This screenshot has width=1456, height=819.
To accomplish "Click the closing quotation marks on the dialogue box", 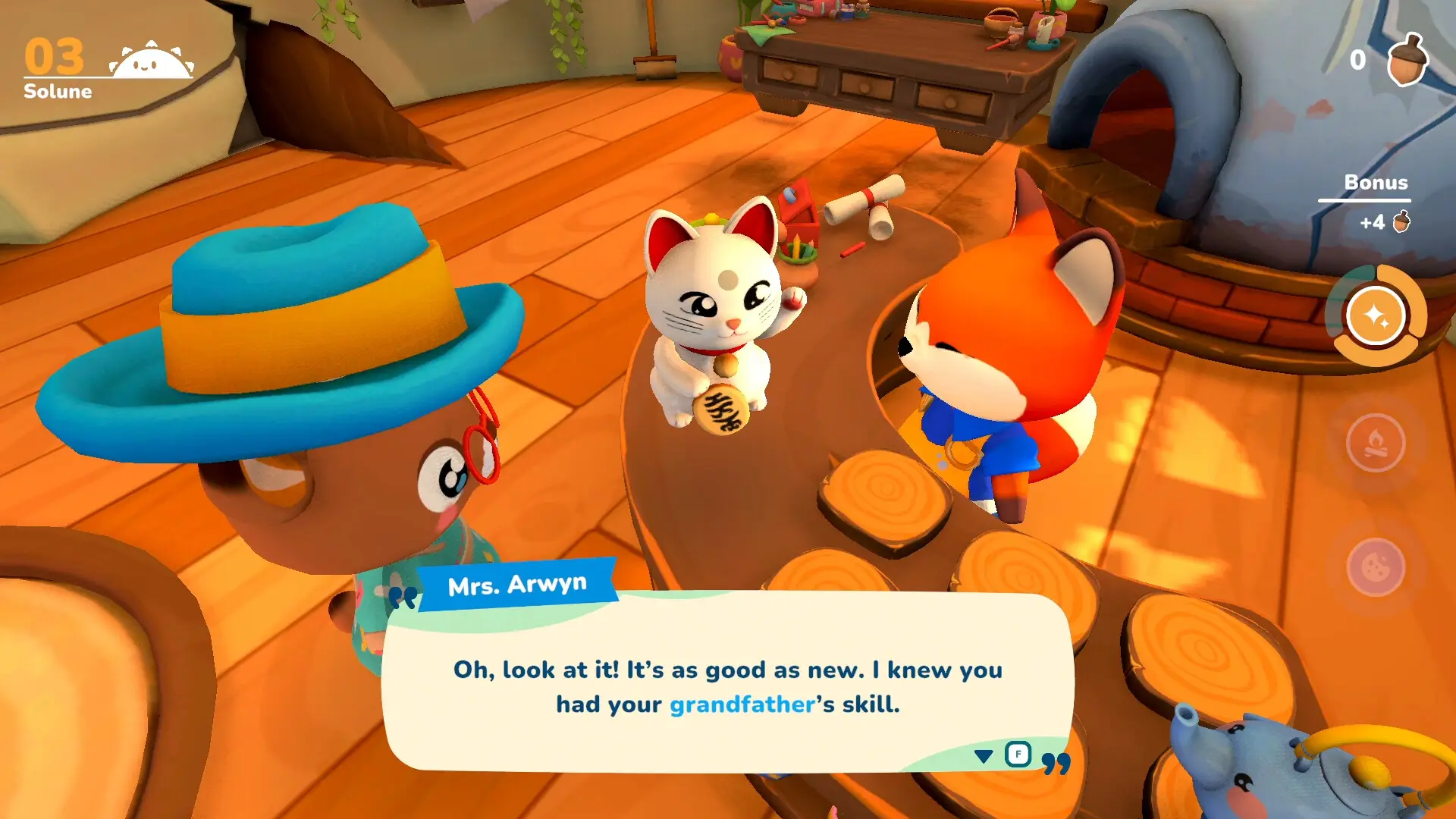I will (1056, 762).
